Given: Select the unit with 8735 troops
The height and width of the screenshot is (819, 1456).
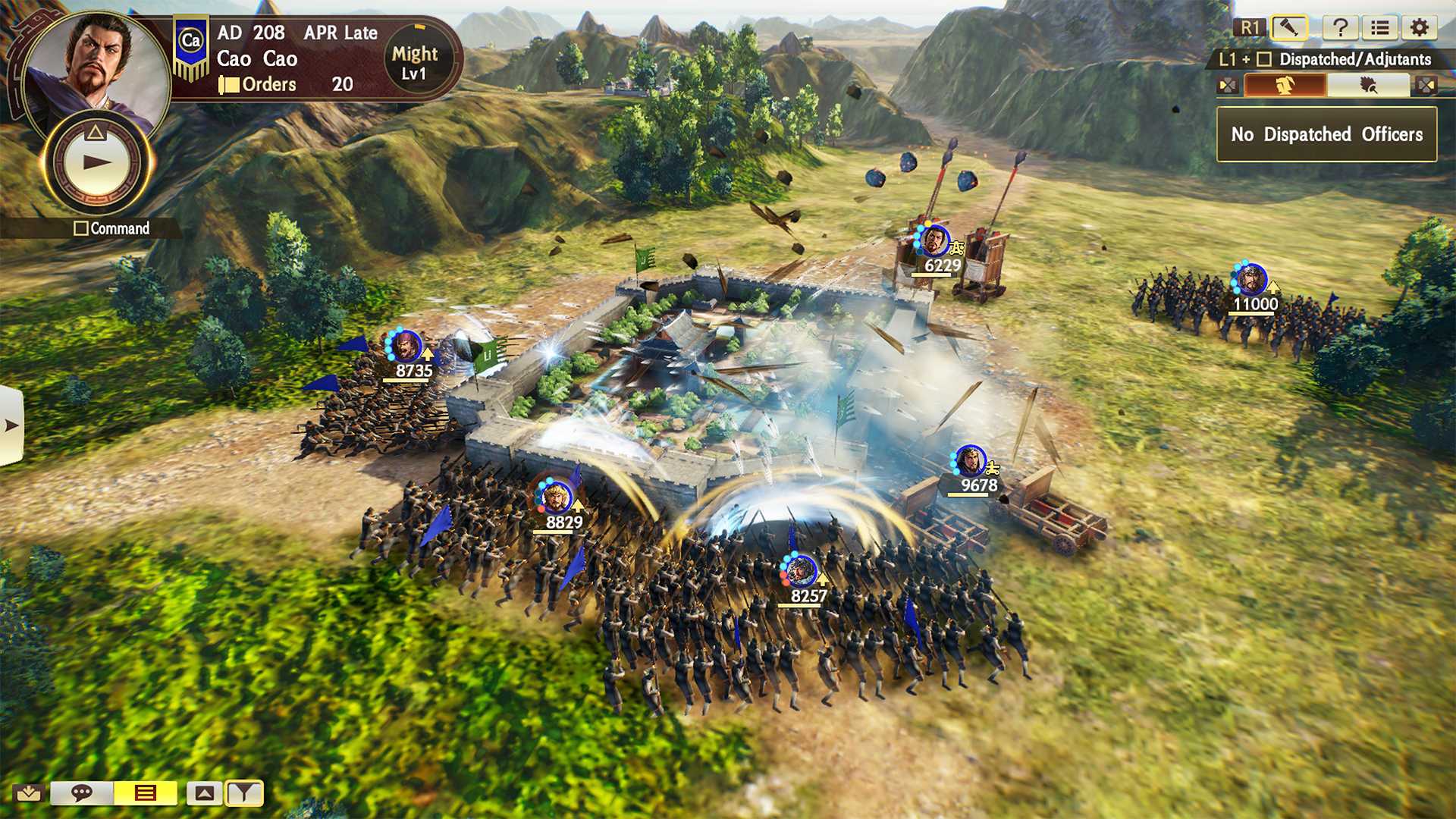Looking at the screenshot, I should click(406, 347).
